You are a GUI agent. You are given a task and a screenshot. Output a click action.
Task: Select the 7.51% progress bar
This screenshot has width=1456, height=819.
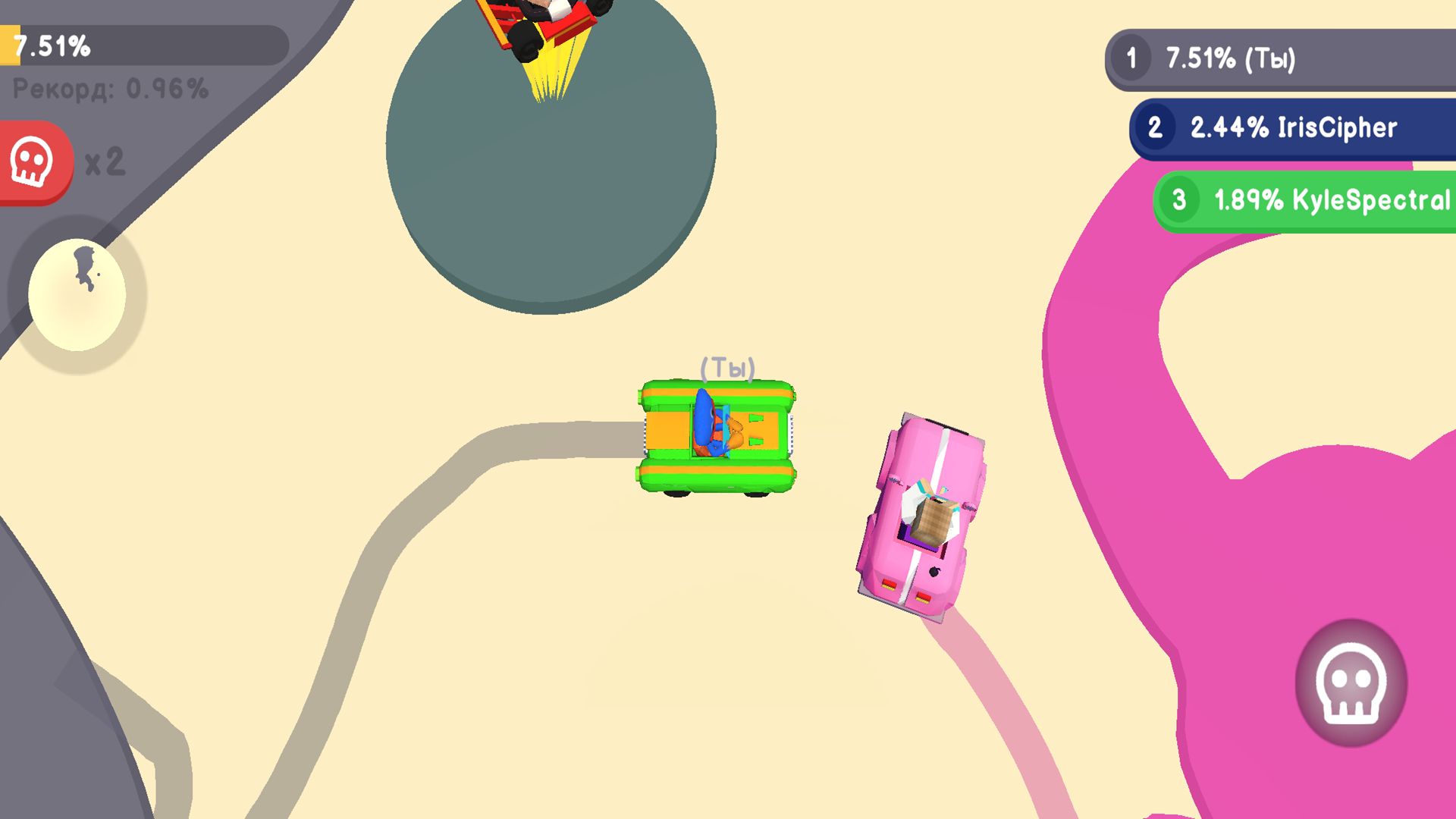tap(144, 45)
